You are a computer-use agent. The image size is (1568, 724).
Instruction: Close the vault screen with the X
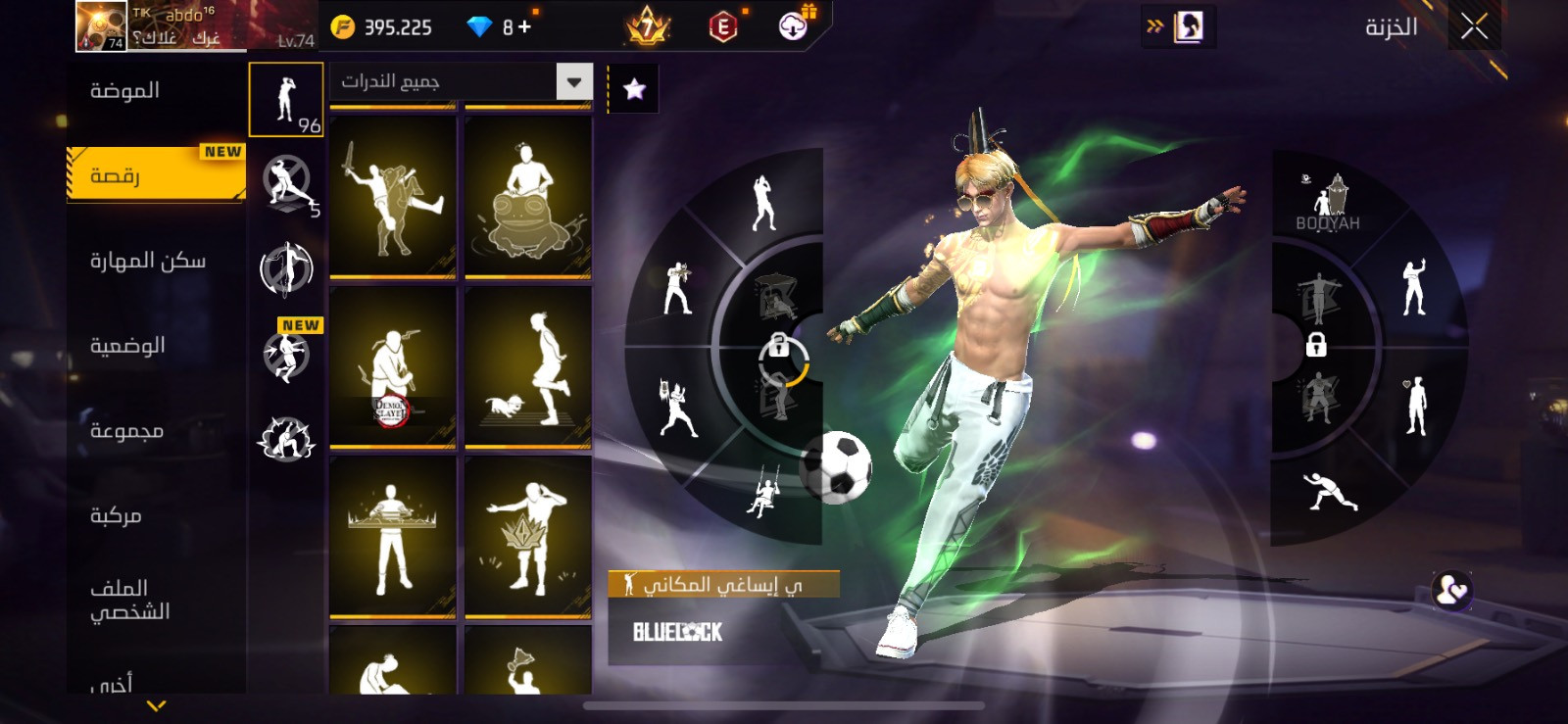pos(1474,26)
